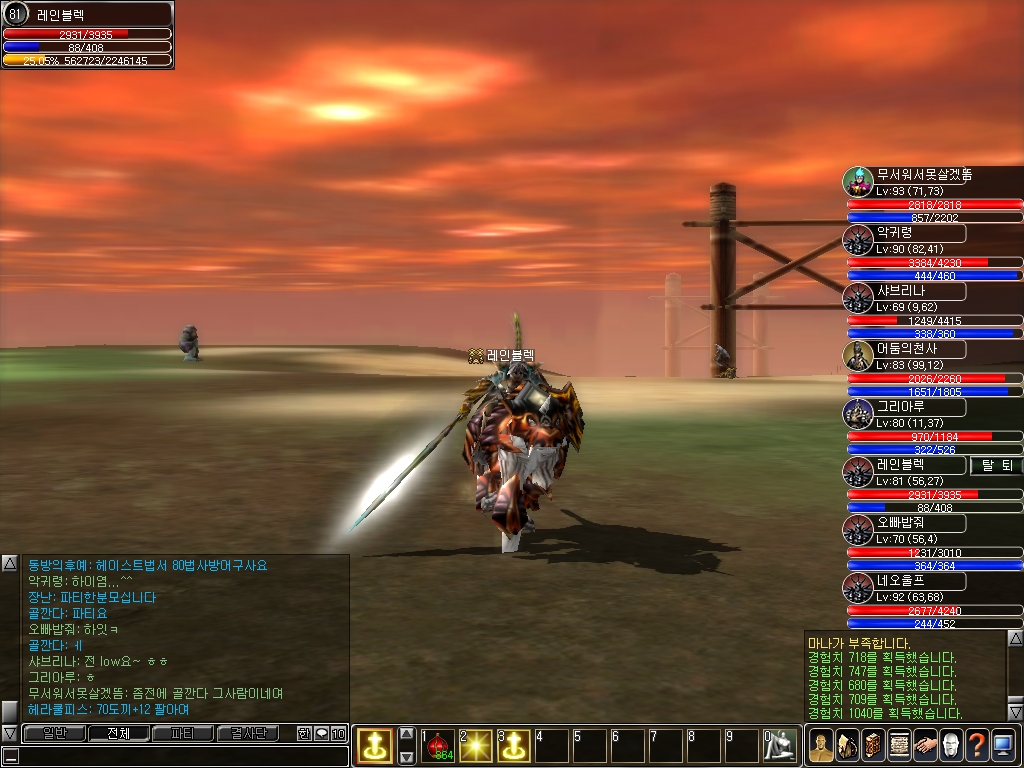Viewport: 1024px width, 768px height.
Task: Use the red potion in hotbar slot 1
Action: pos(439,745)
